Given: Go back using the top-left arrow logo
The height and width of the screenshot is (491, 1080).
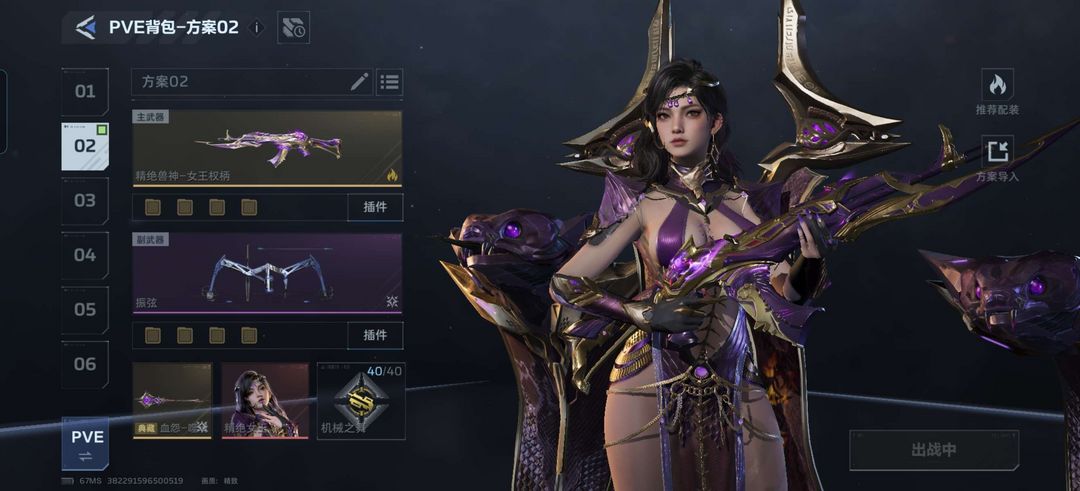Looking at the screenshot, I should coord(86,27).
